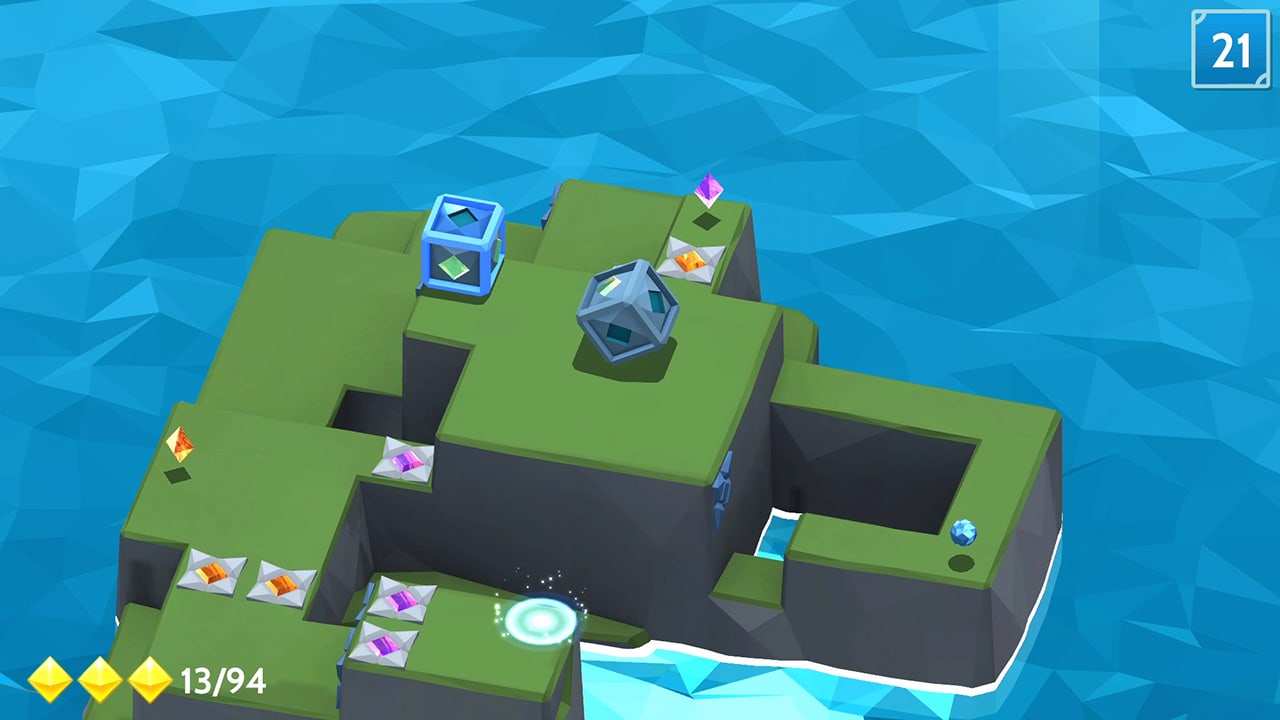Tap the orange gem socket near the die
1280x720 pixels.
689,262
